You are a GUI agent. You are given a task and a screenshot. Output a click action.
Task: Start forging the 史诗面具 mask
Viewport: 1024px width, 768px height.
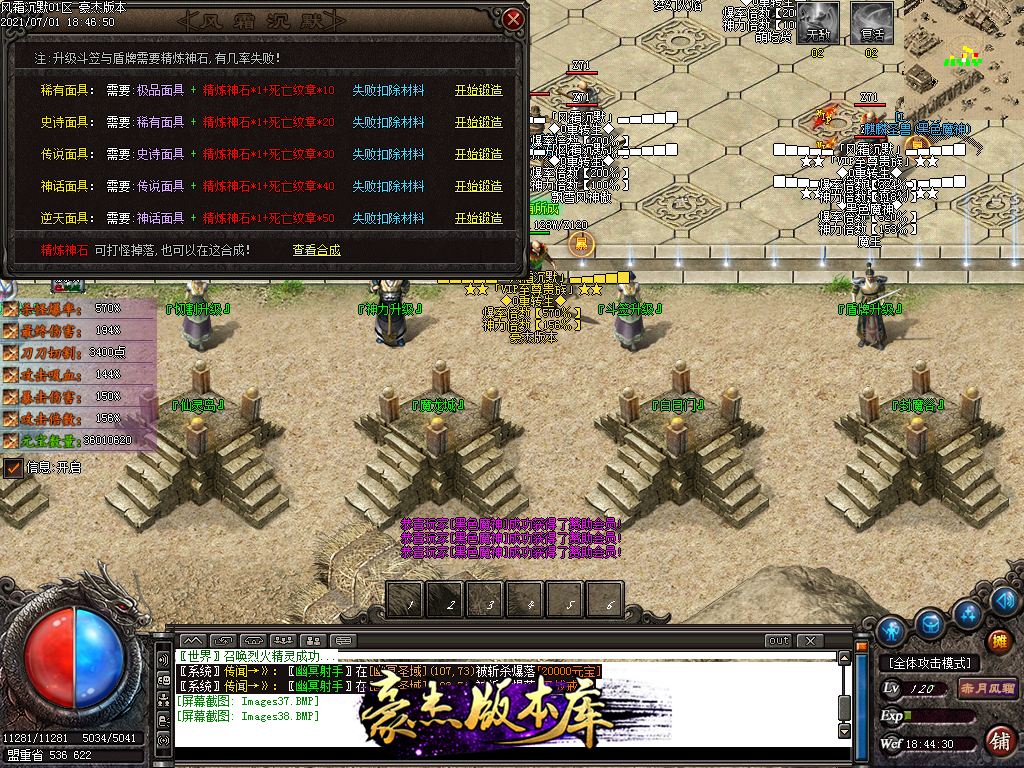(x=478, y=122)
